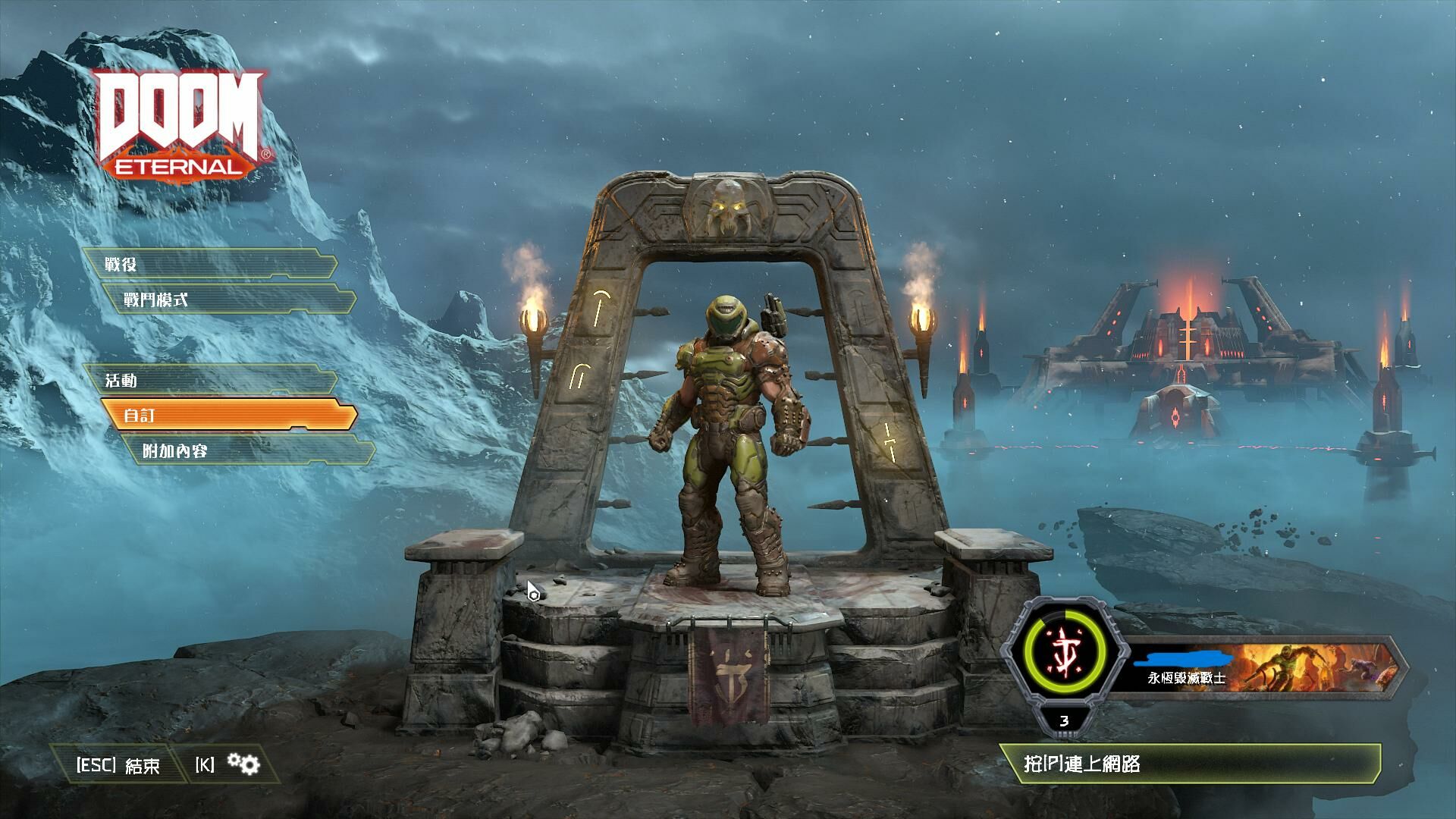
Task: Open 附加內容 additional content
Action: (x=247, y=451)
